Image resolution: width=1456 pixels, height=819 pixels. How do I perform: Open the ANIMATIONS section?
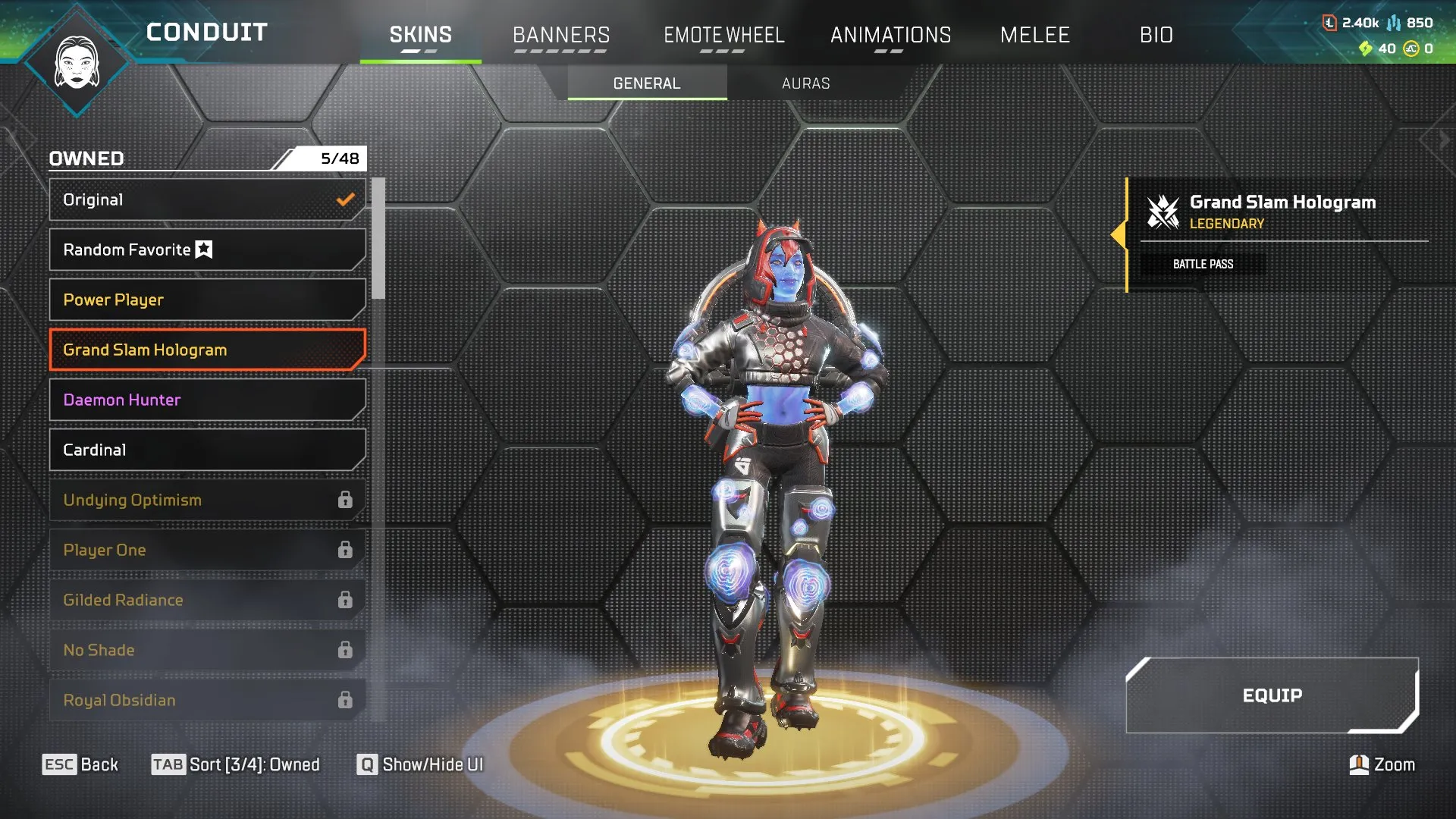tap(891, 34)
